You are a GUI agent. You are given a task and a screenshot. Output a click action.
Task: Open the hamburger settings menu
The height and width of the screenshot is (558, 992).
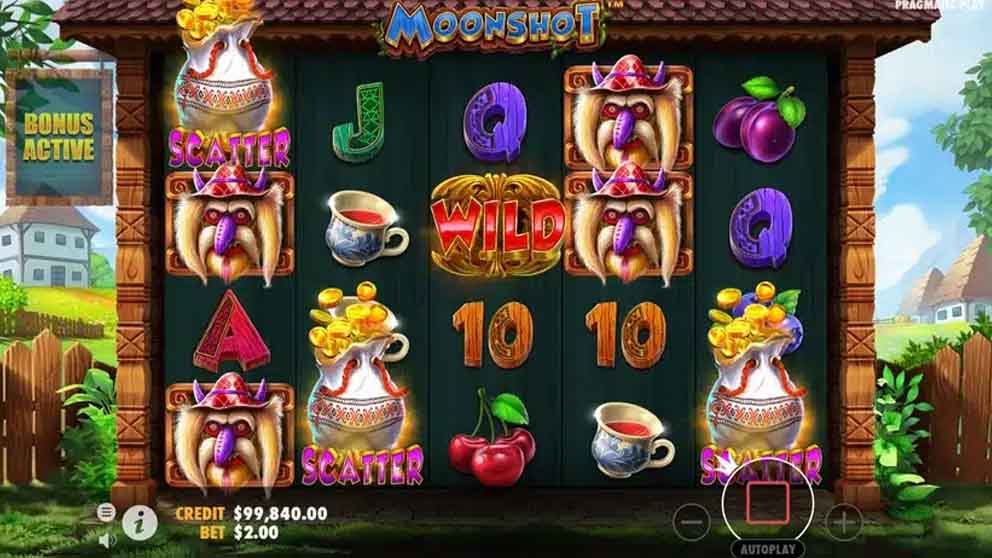106,512
